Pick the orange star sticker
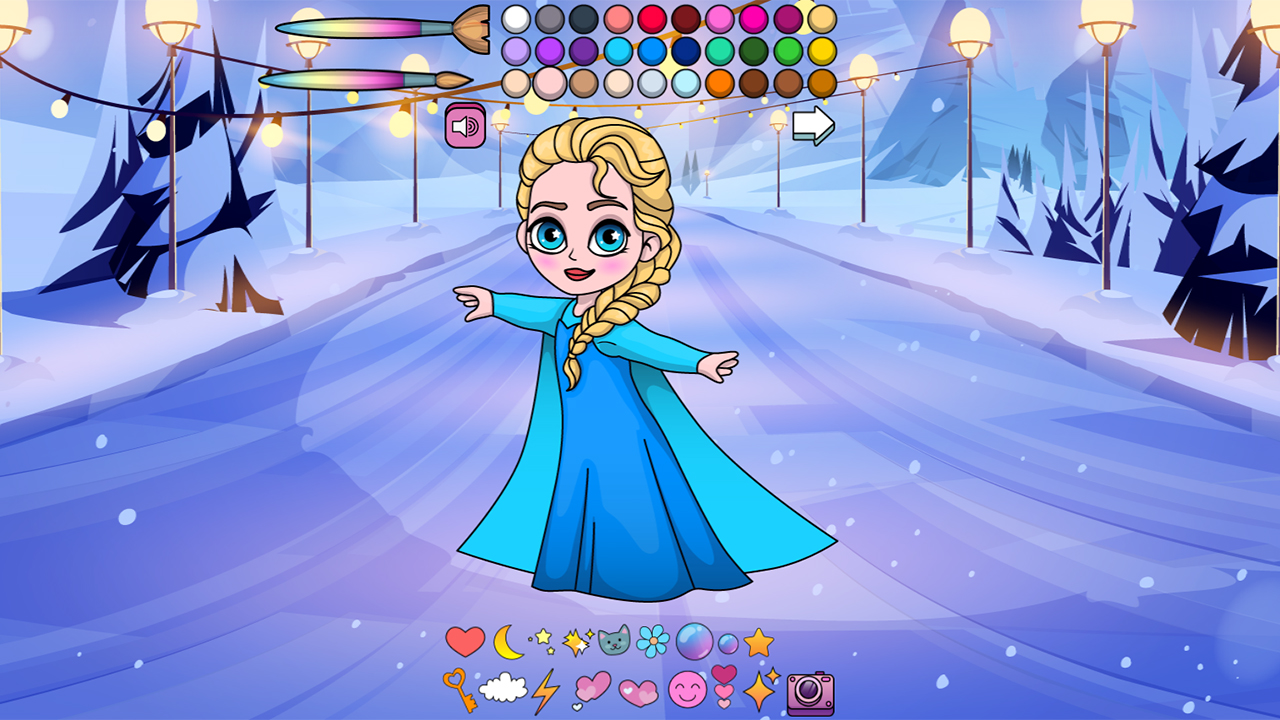 pyautogui.click(x=757, y=644)
